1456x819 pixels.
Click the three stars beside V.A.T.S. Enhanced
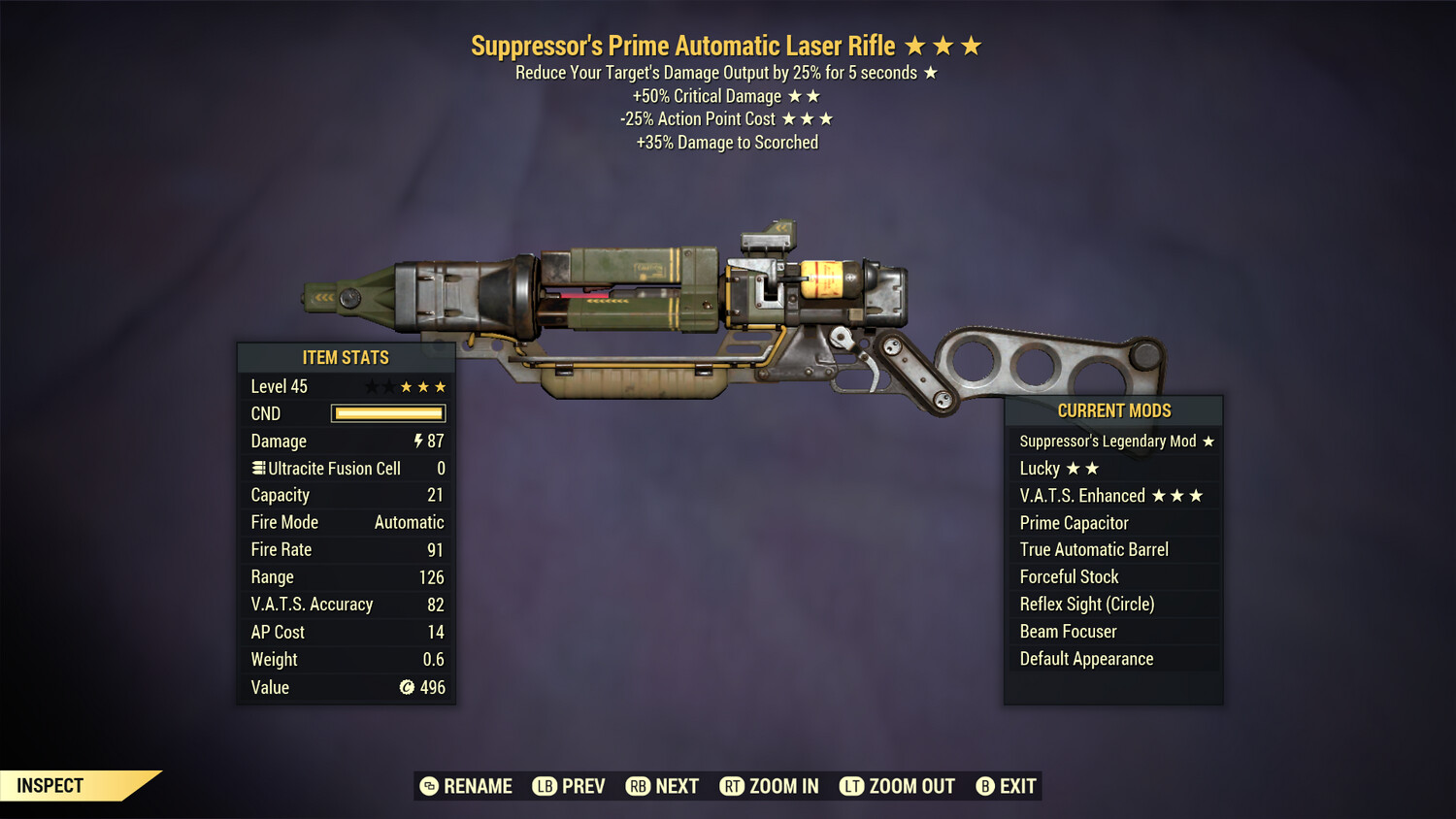[x=1176, y=495]
